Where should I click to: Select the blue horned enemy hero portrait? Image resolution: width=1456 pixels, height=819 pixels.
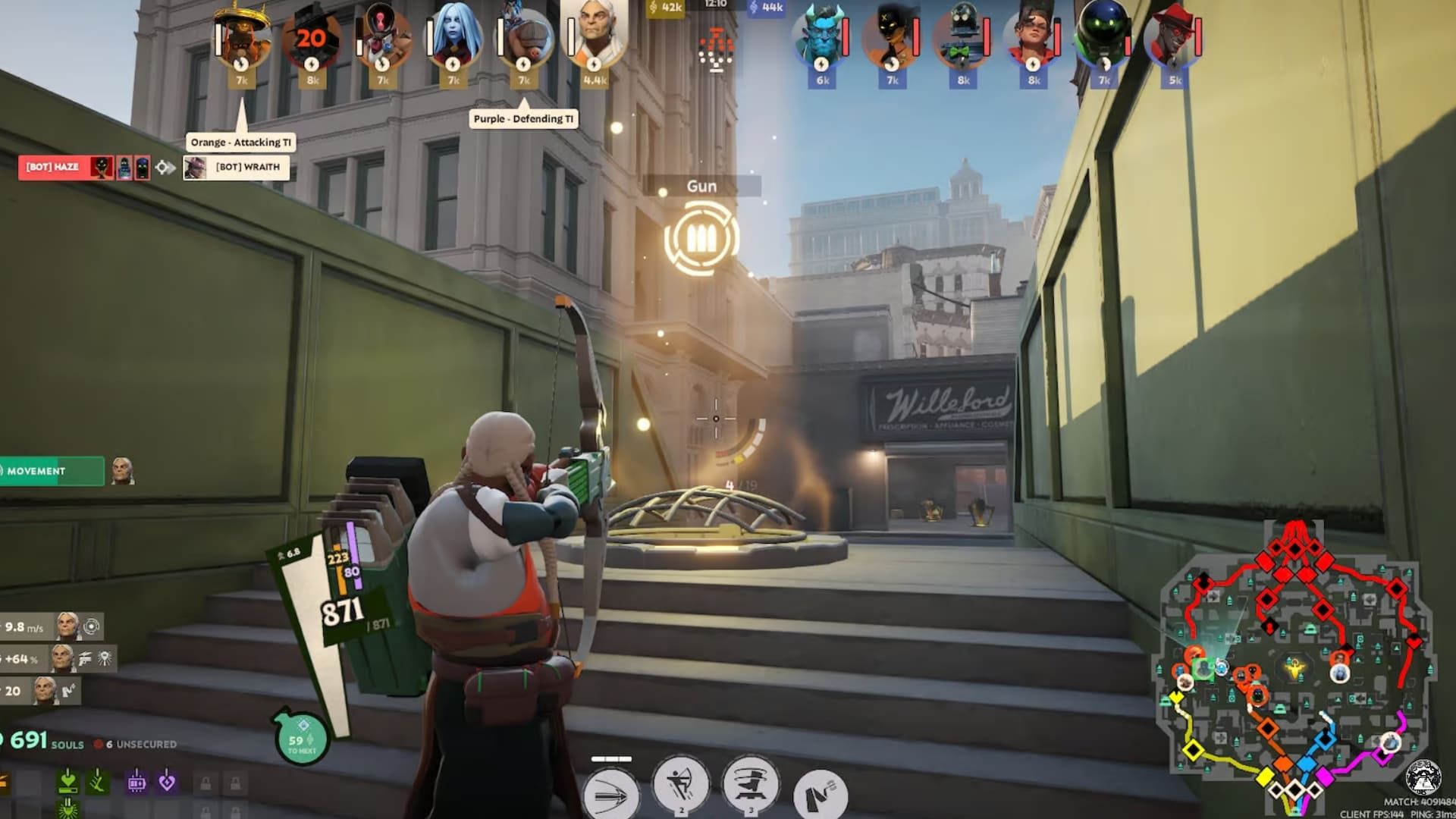[x=822, y=38]
